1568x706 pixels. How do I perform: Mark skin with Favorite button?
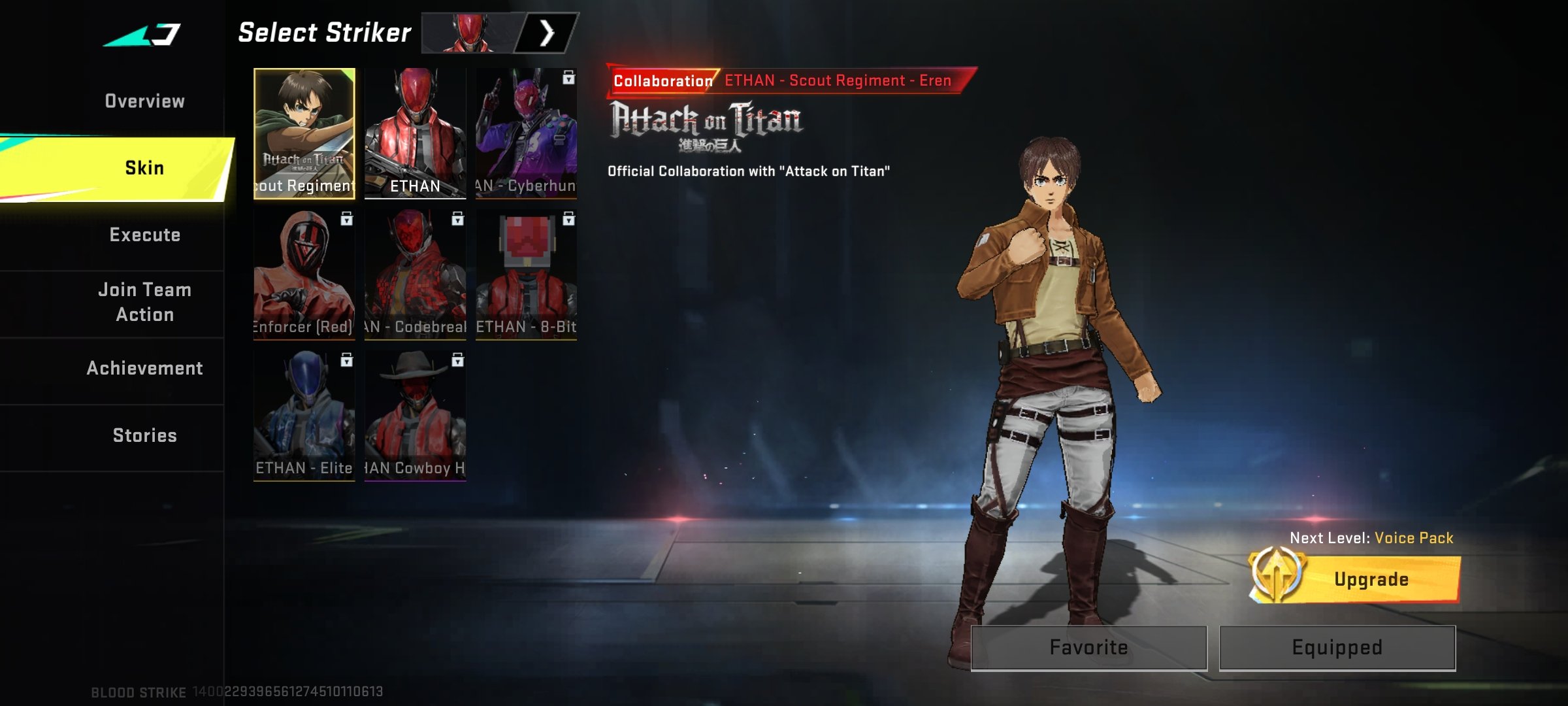click(x=1088, y=647)
